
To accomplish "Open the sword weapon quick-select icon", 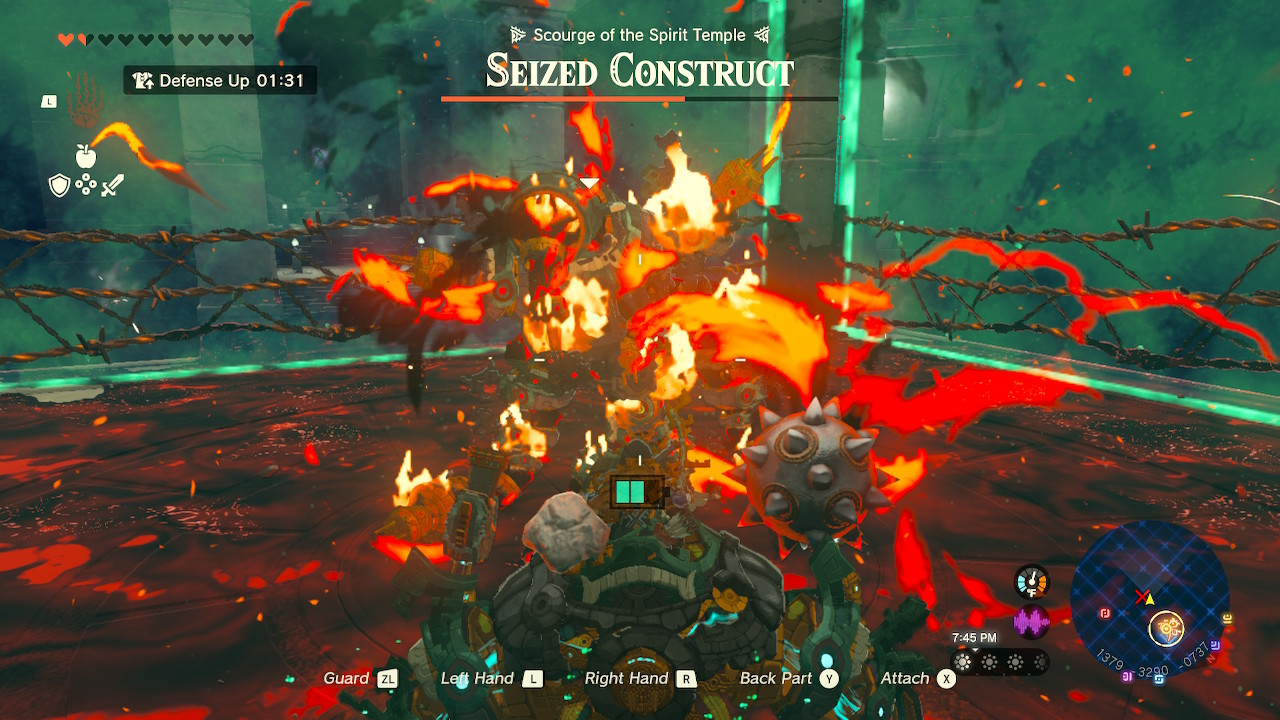I will click(111, 185).
